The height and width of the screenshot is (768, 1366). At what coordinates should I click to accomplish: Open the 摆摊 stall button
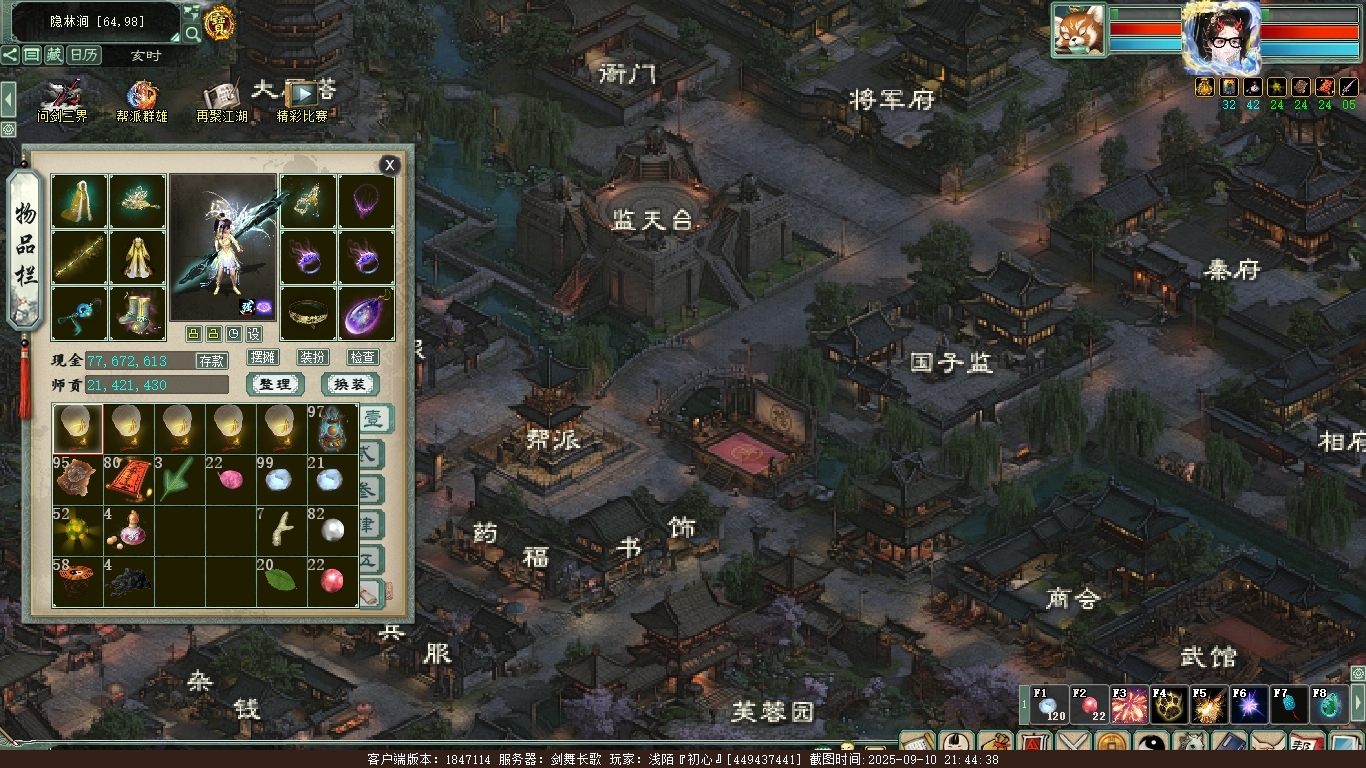(x=263, y=357)
